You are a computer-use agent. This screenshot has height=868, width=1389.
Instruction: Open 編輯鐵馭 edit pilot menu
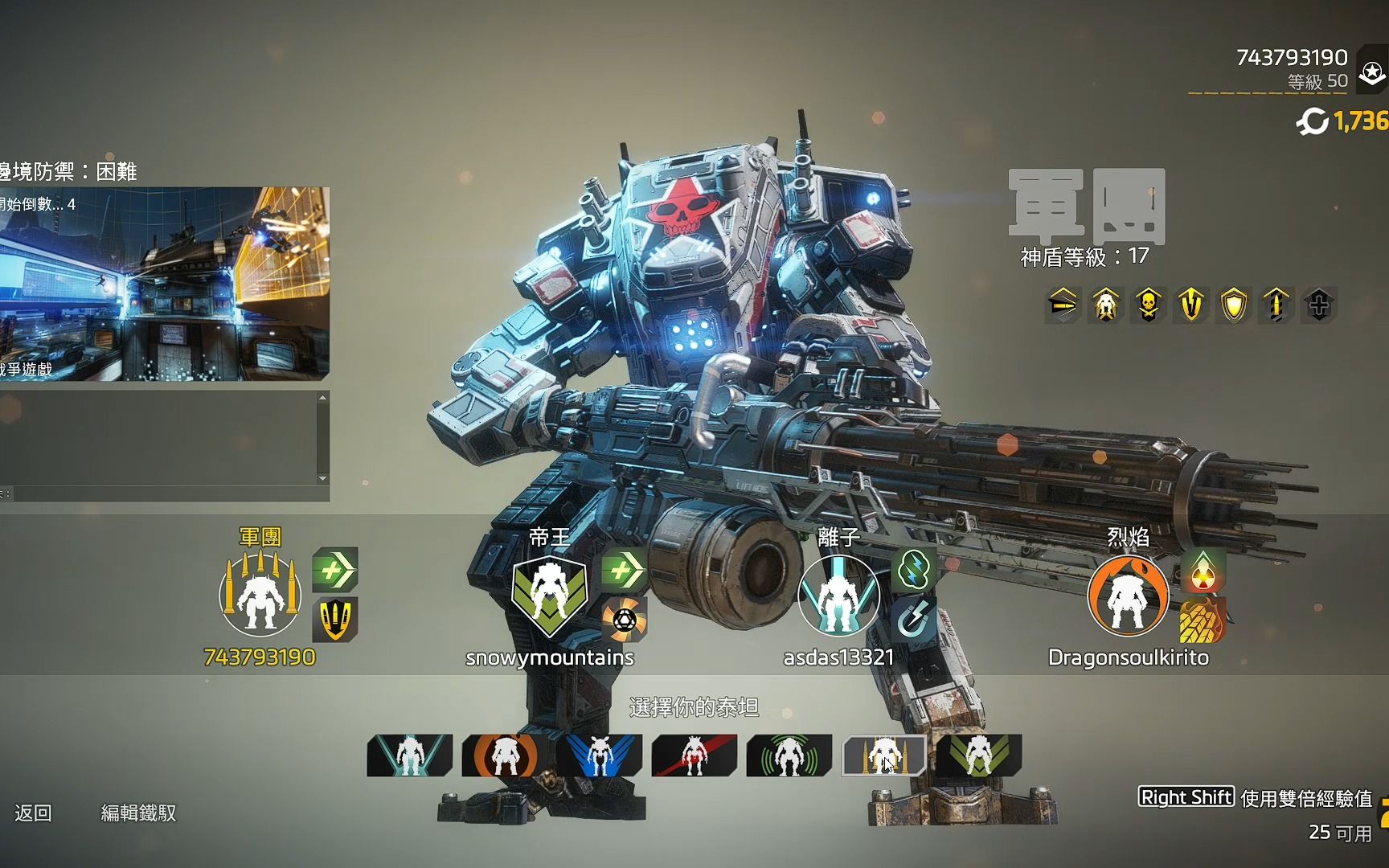click(138, 813)
